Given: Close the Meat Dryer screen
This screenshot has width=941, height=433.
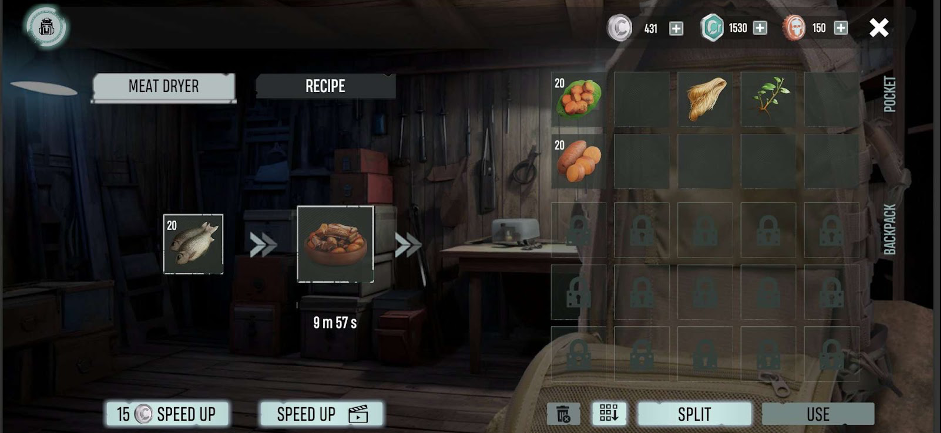Looking at the screenshot, I should [879, 28].
